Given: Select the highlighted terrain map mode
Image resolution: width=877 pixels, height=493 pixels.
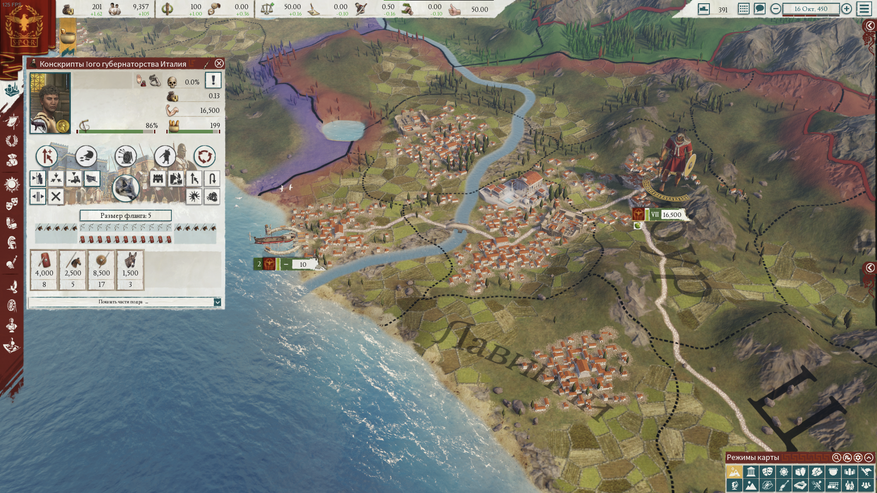Looking at the screenshot, I should [735, 472].
